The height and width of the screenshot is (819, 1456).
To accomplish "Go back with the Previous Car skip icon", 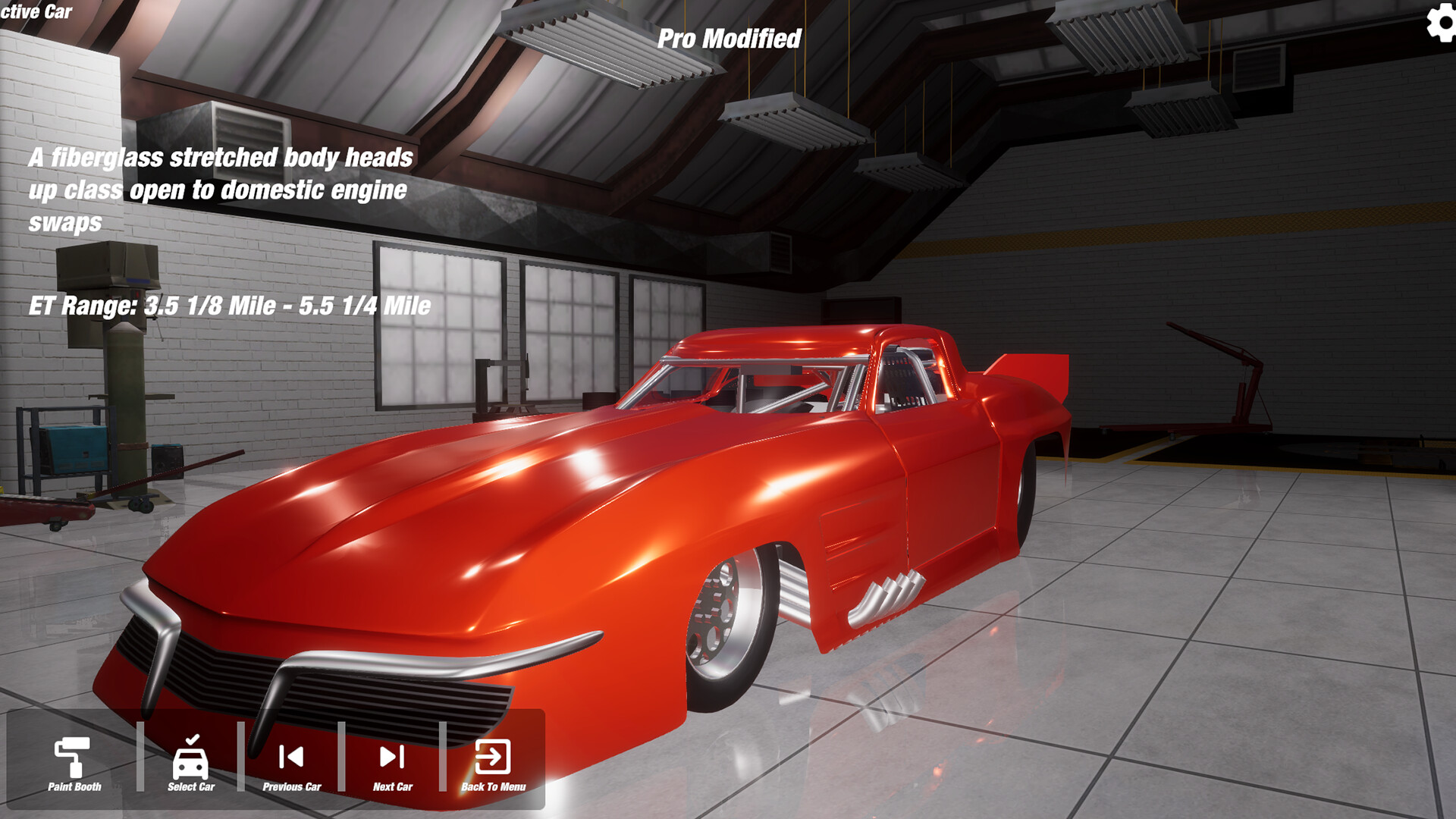I will (x=292, y=757).
